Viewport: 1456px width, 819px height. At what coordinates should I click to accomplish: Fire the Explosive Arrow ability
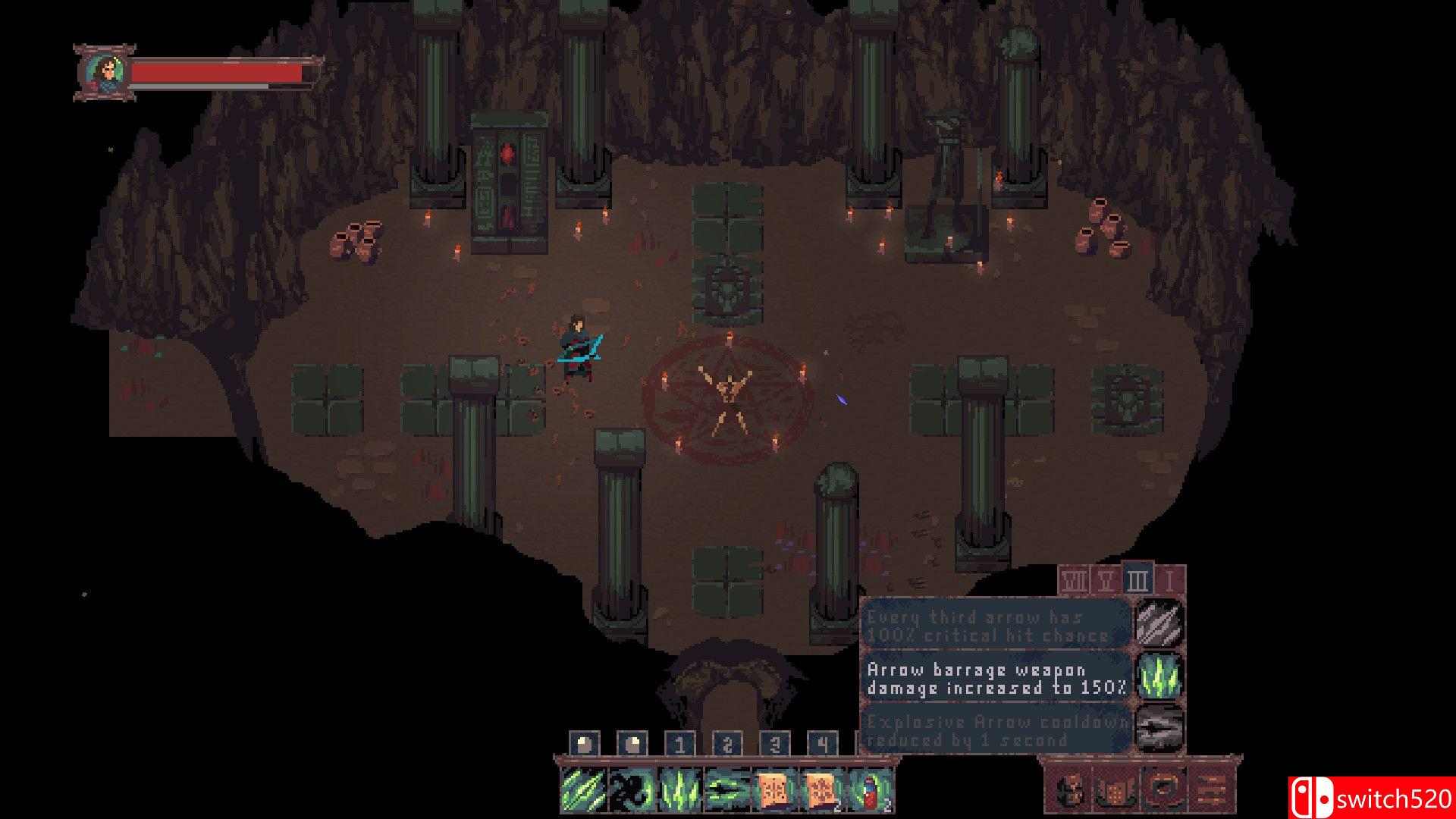[726, 789]
